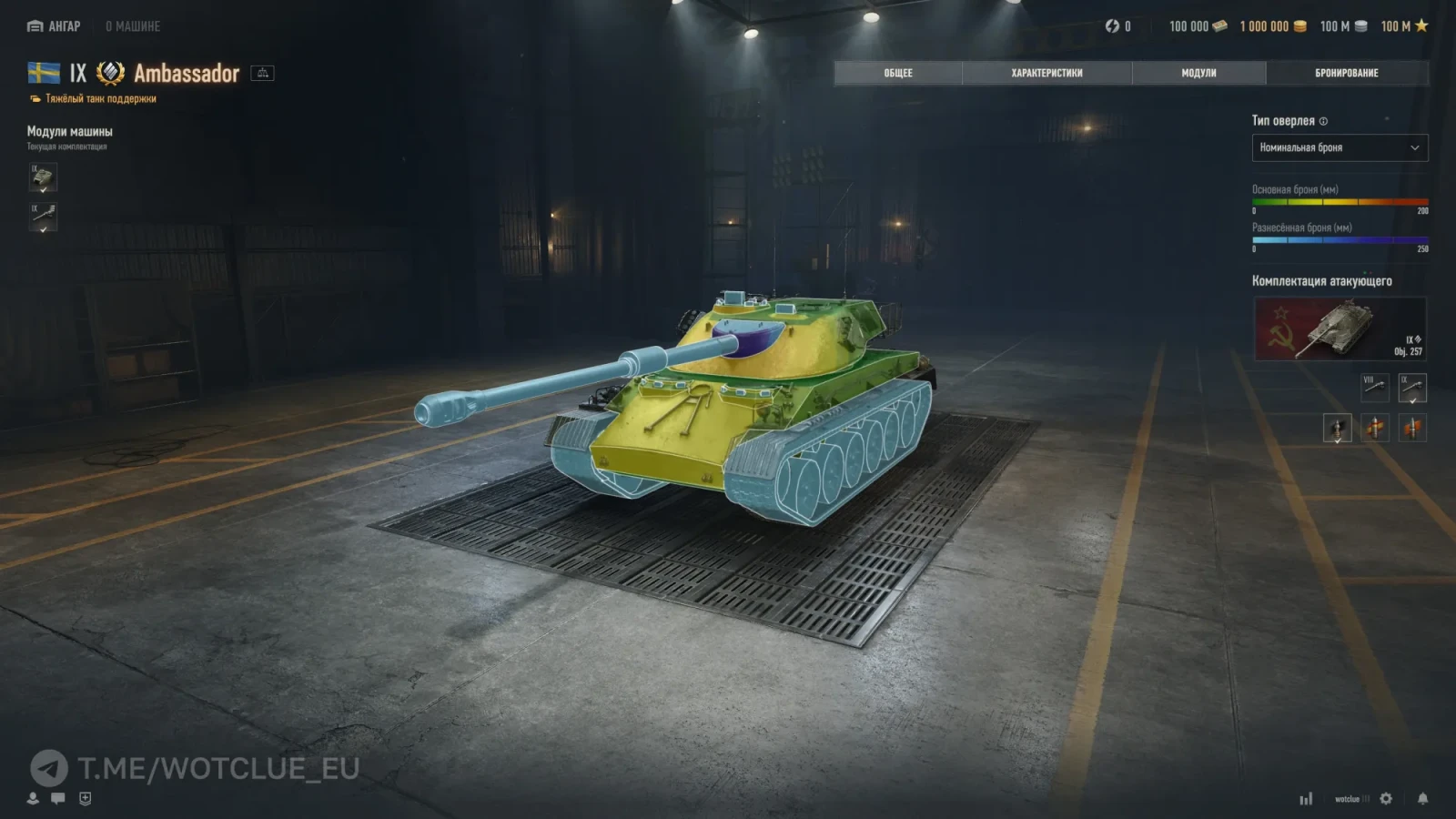
Task: Choose the Ambassador's gun module slot
Action: pos(43,217)
